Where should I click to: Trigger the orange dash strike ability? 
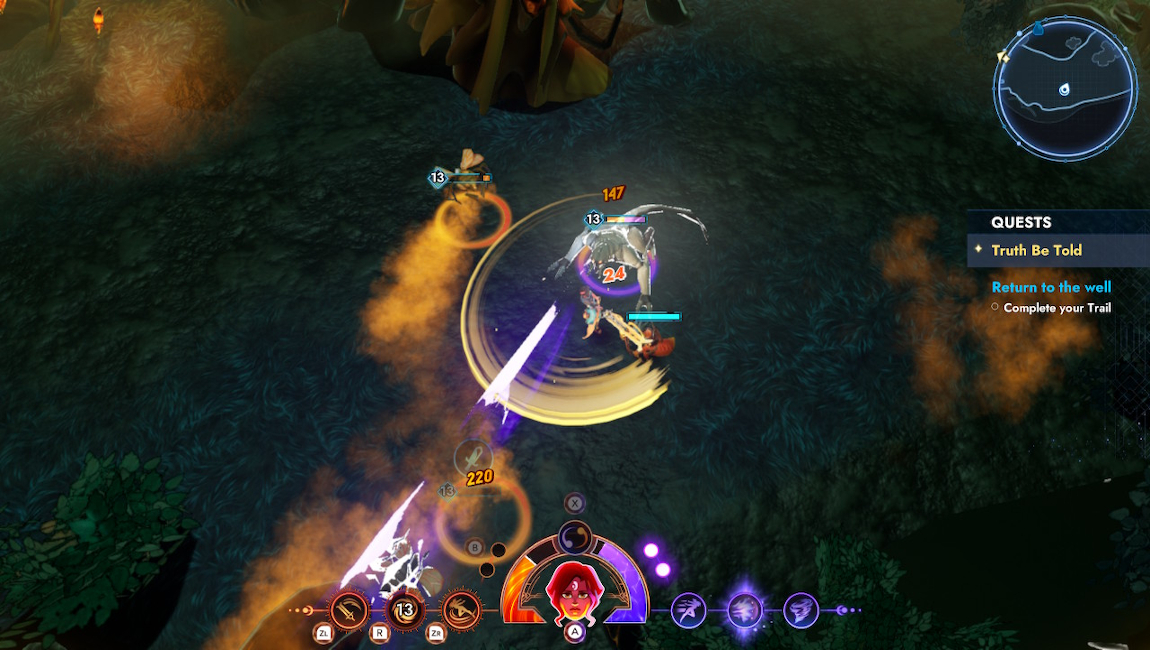tap(461, 609)
